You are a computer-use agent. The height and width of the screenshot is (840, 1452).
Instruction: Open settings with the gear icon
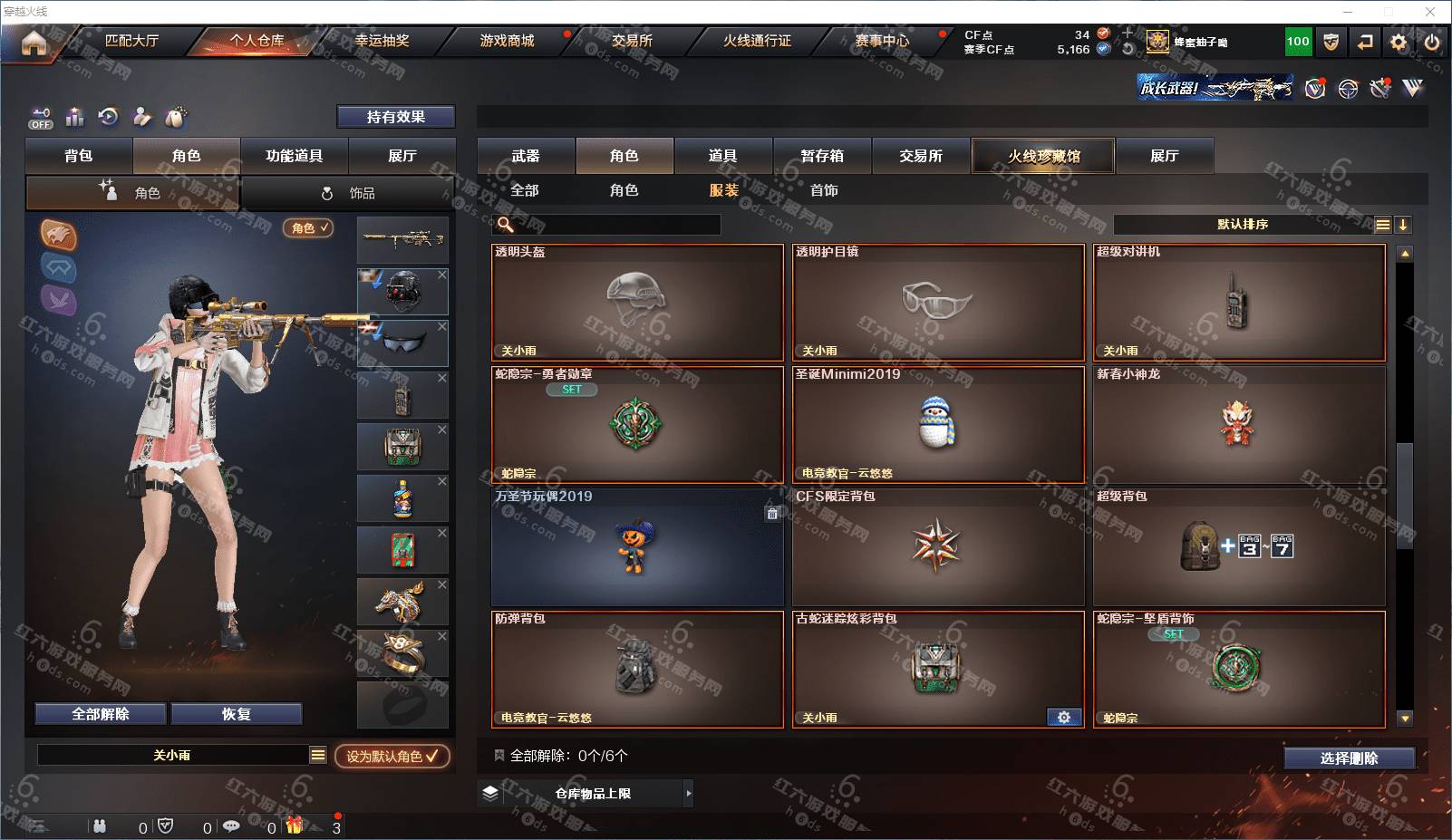coord(1399,42)
